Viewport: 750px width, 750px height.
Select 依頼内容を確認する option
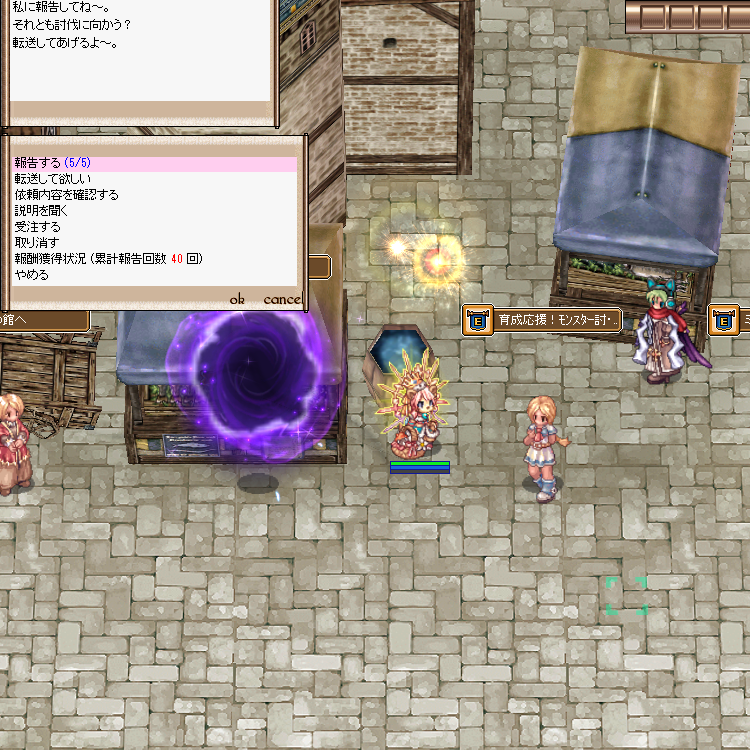(66, 195)
